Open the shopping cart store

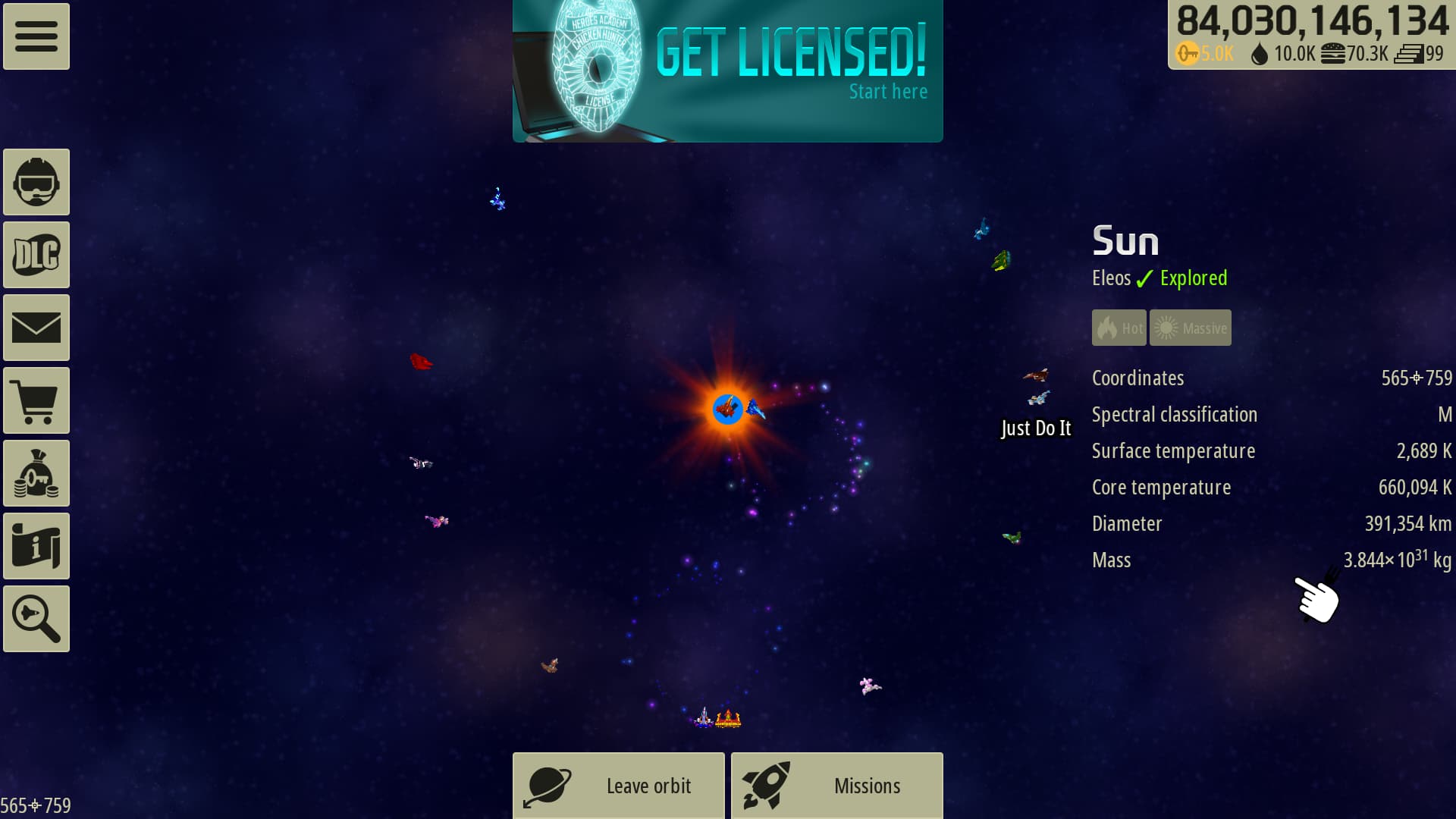tap(36, 400)
